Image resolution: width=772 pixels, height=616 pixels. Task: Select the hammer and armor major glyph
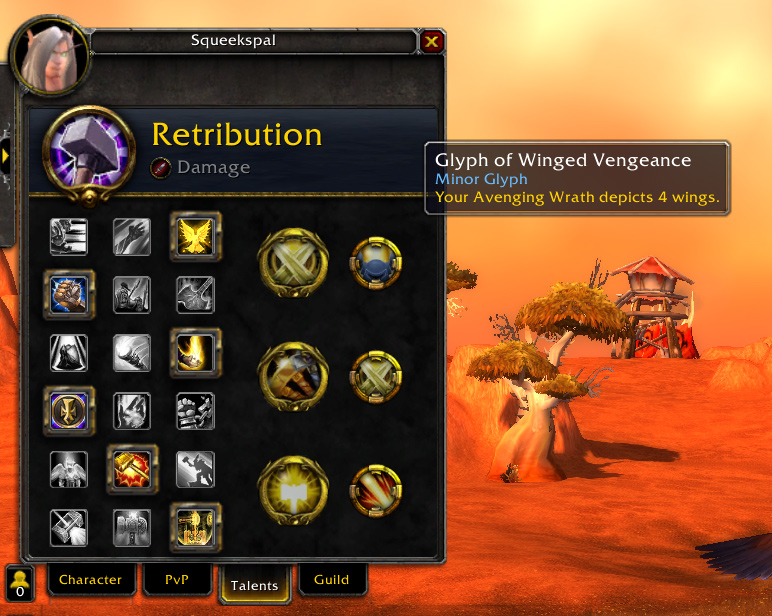click(292, 378)
